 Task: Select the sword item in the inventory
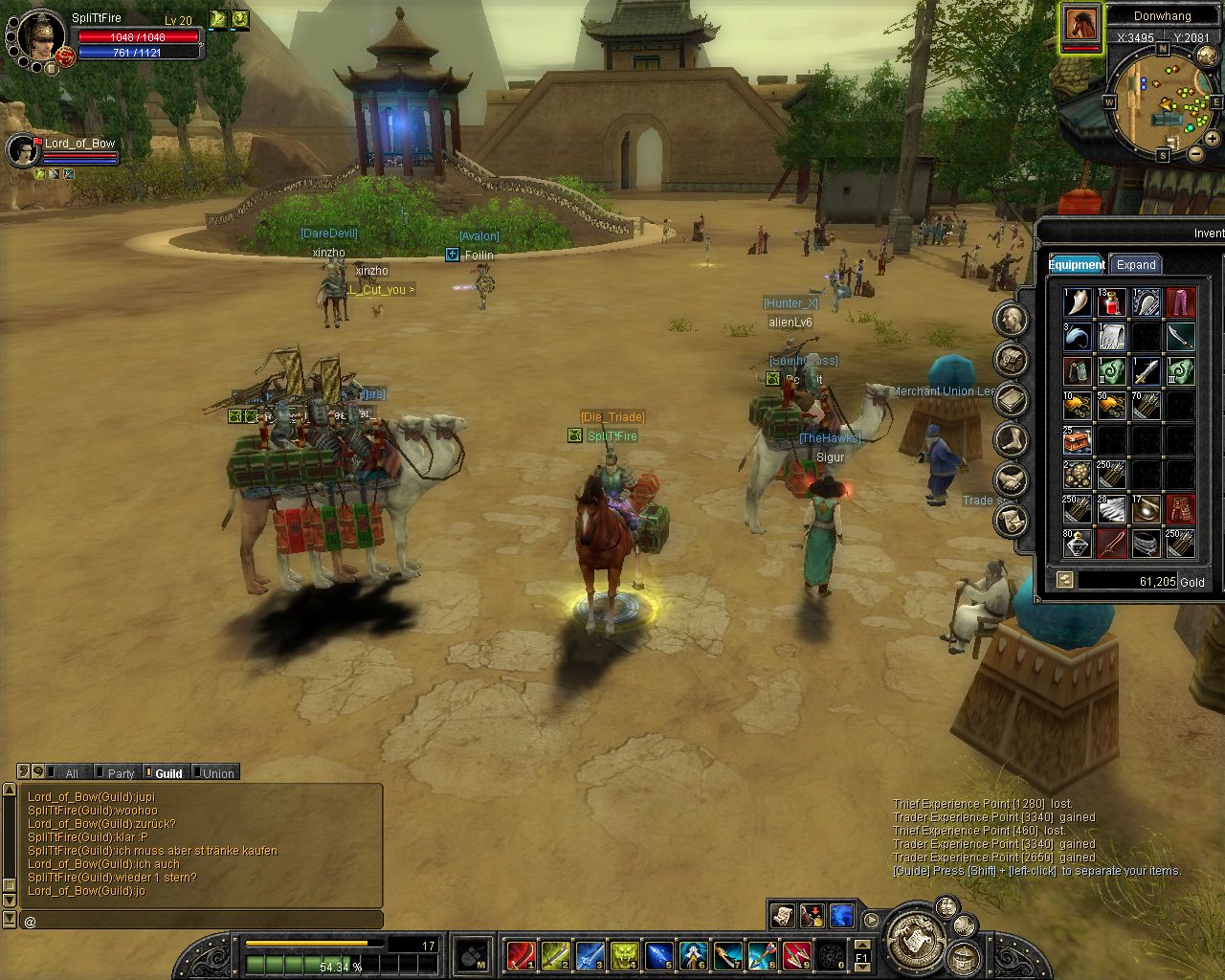tap(1146, 371)
